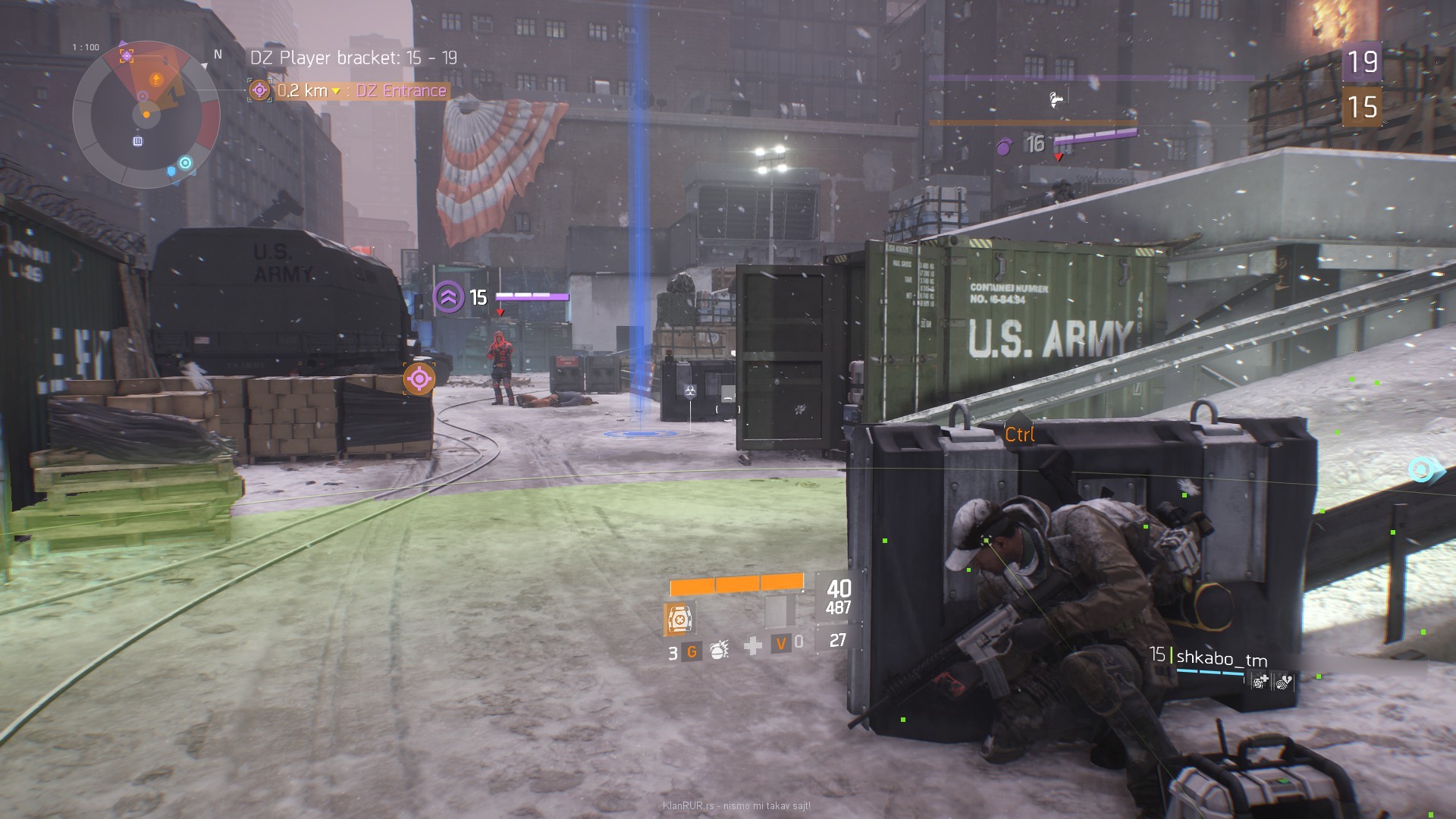This screenshot has width=1456, height=819.
Task: Select the orange extraction arrow on minimap
Action: coord(156,79)
